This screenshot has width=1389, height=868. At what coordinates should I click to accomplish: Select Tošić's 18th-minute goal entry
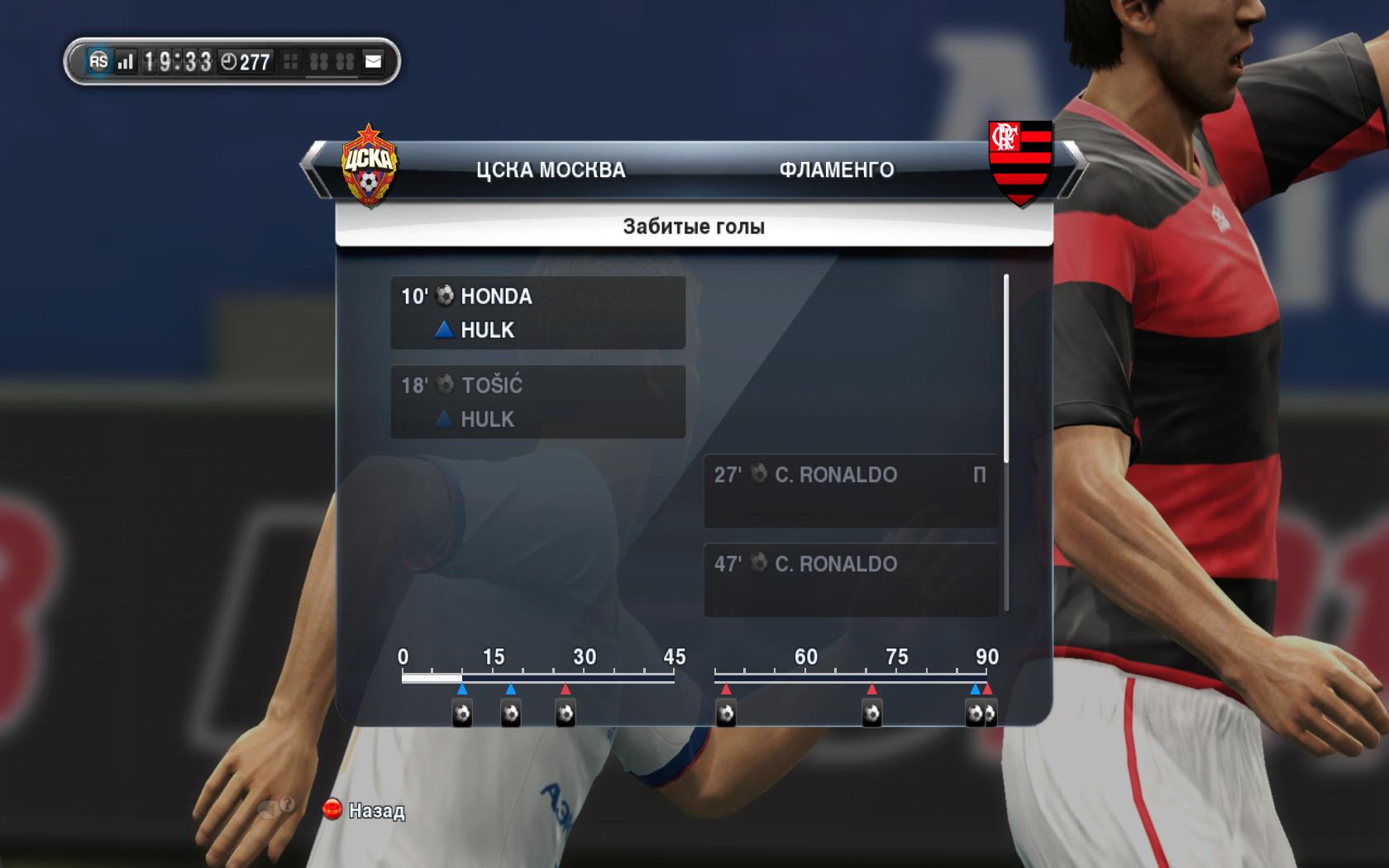pos(537,402)
